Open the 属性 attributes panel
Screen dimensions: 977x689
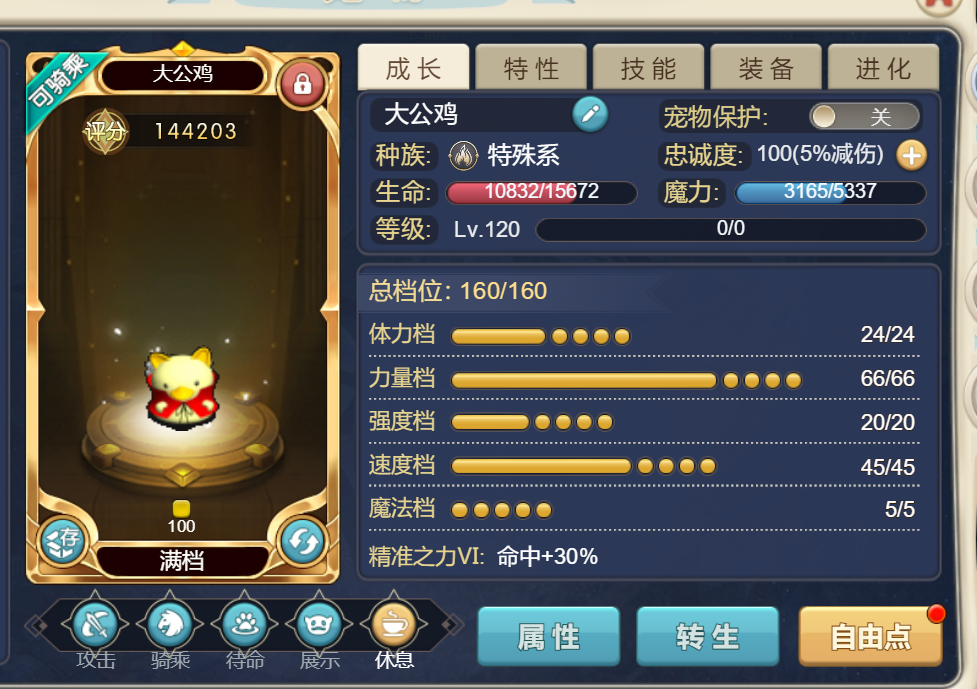[x=549, y=636]
